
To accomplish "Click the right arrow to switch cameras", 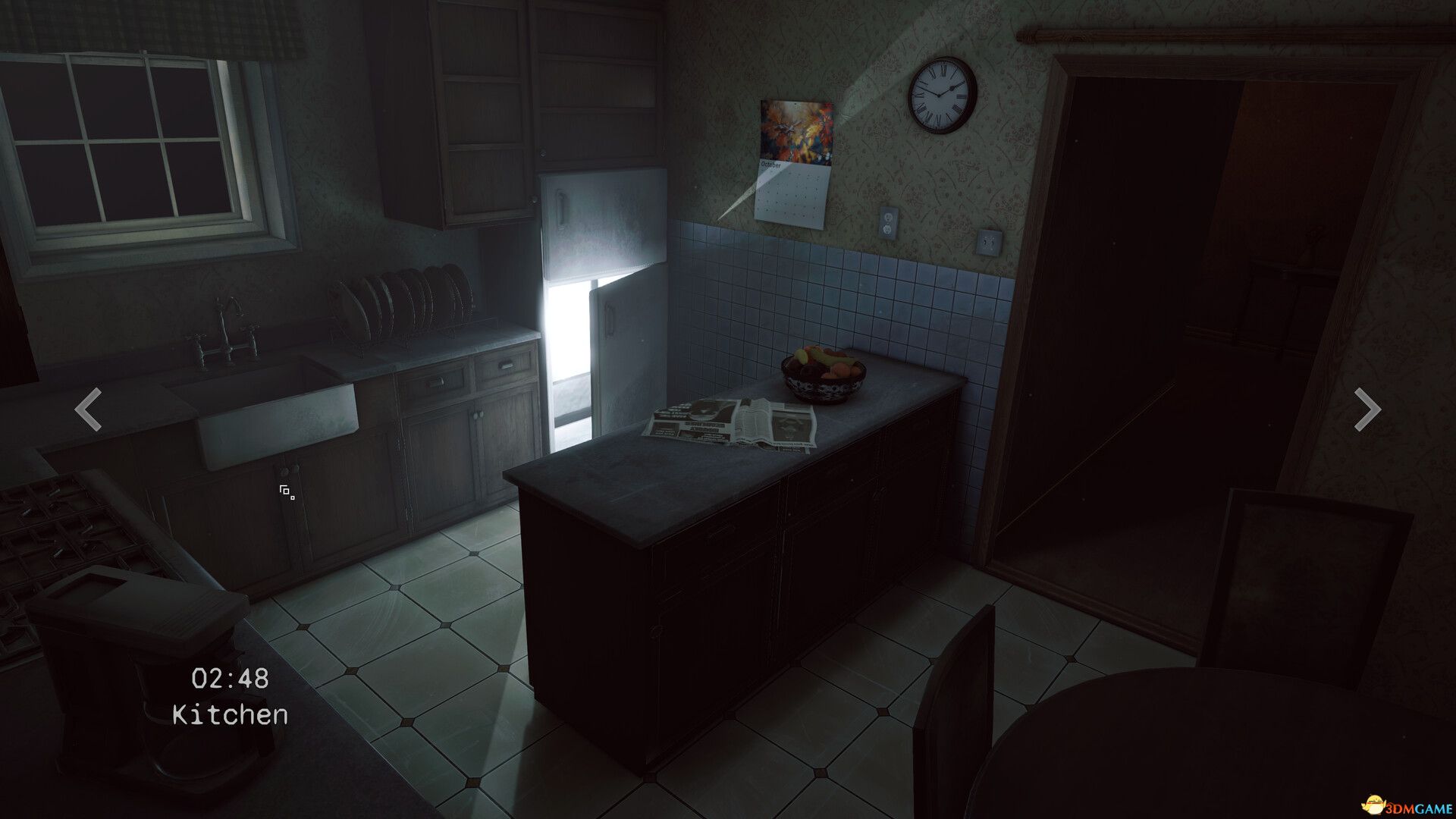I will coord(1368,410).
